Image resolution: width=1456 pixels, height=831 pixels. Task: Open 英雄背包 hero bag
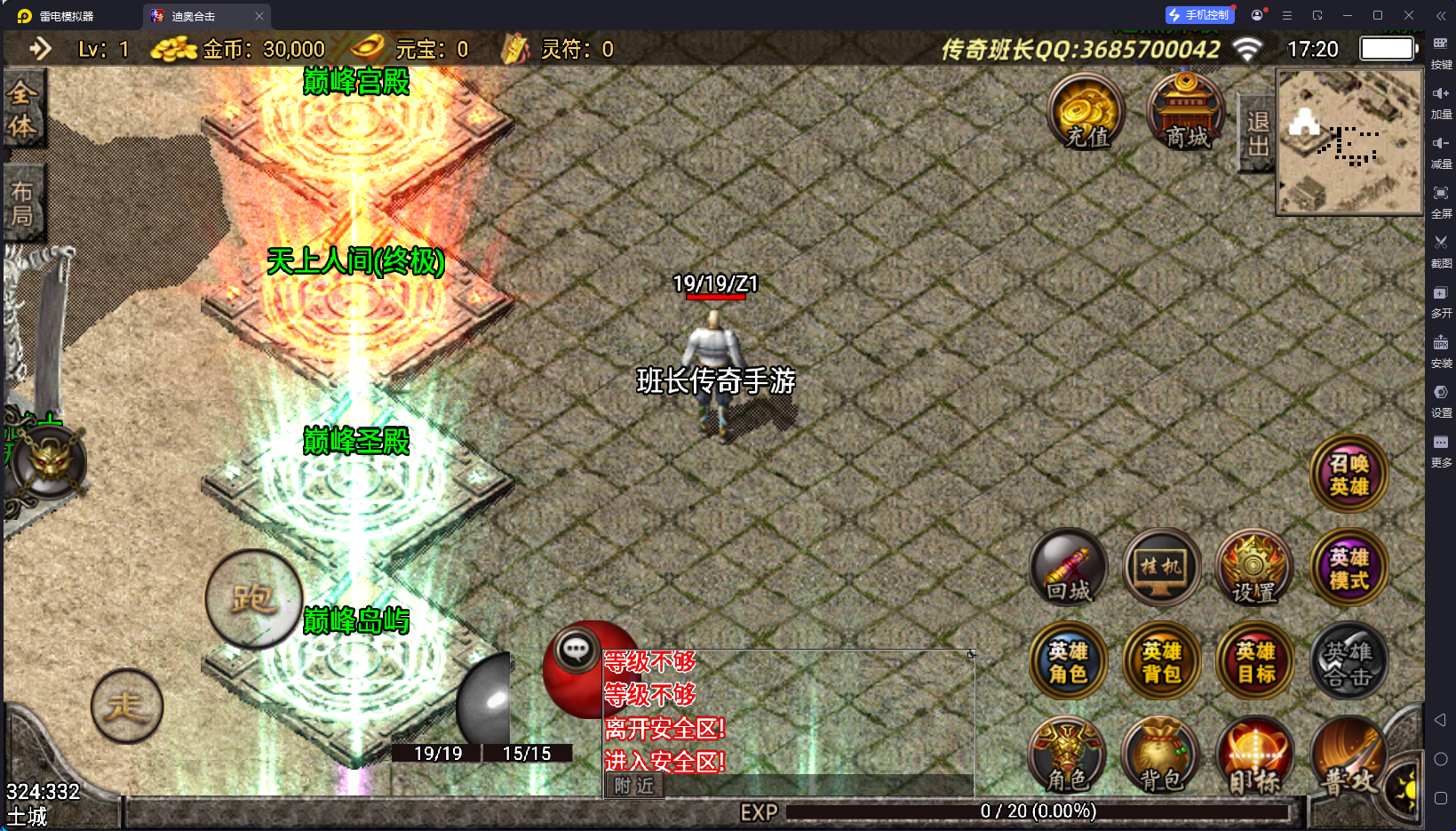coord(1161,662)
